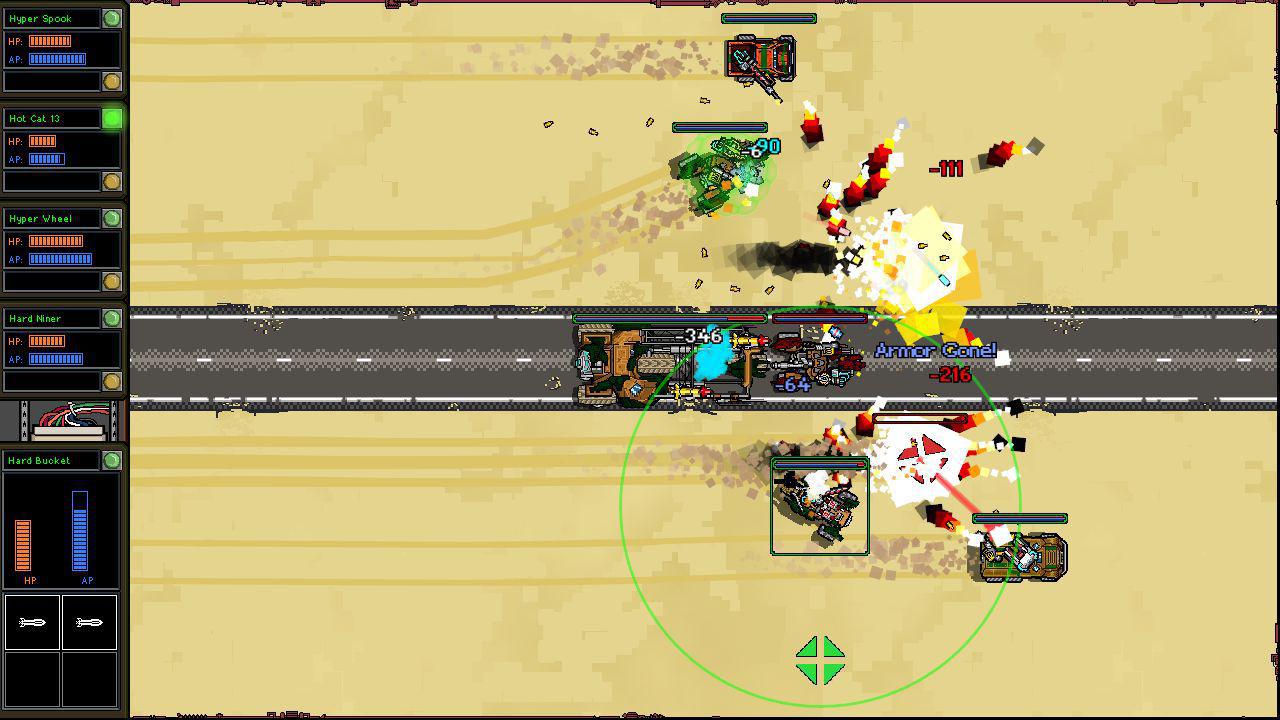Select the left missile weapon in Hard Bucket's loadout
1280x720 pixels.
33,622
